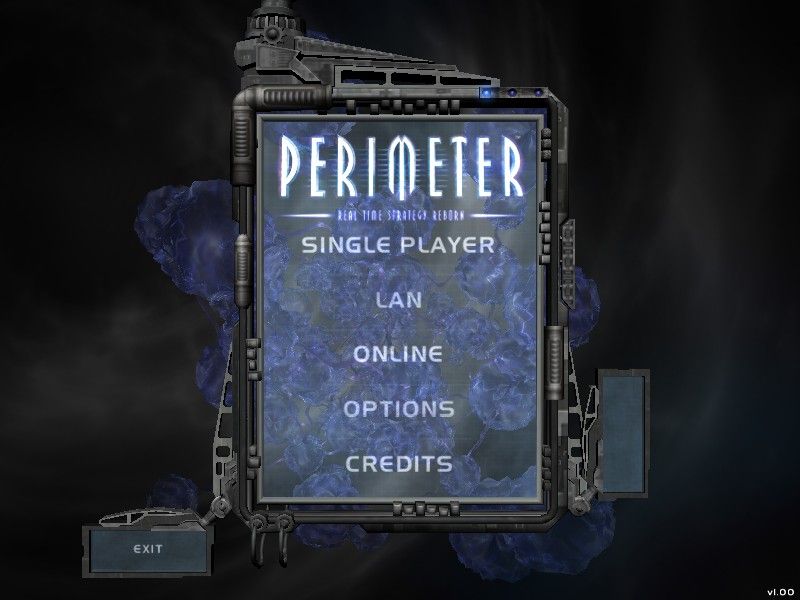Choose the Online menu entry
The width and height of the screenshot is (800, 600).
[398, 354]
